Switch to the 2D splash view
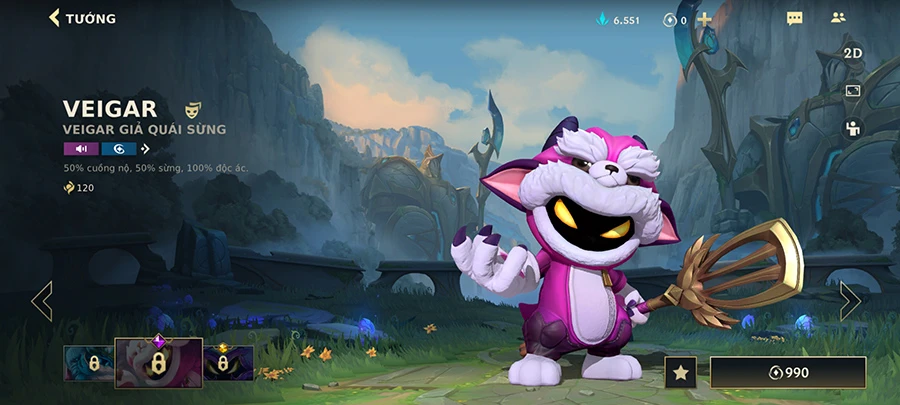The width and height of the screenshot is (900, 405). pyautogui.click(x=852, y=53)
